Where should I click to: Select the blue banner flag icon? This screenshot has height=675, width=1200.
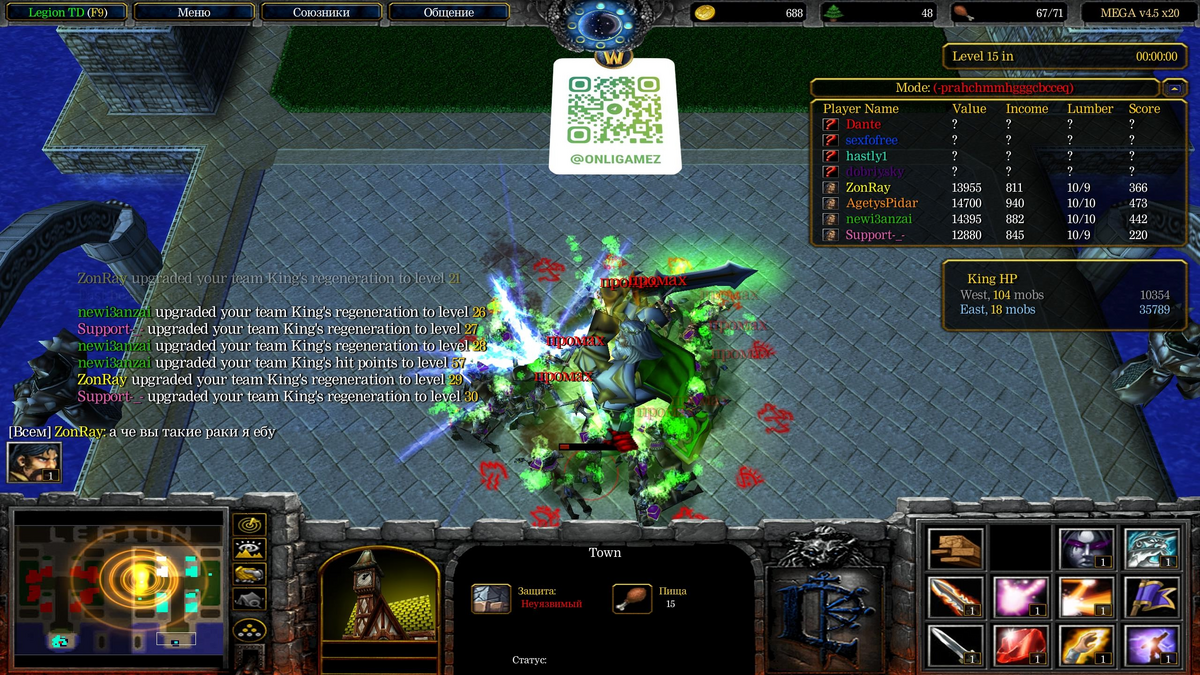point(1150,597)
